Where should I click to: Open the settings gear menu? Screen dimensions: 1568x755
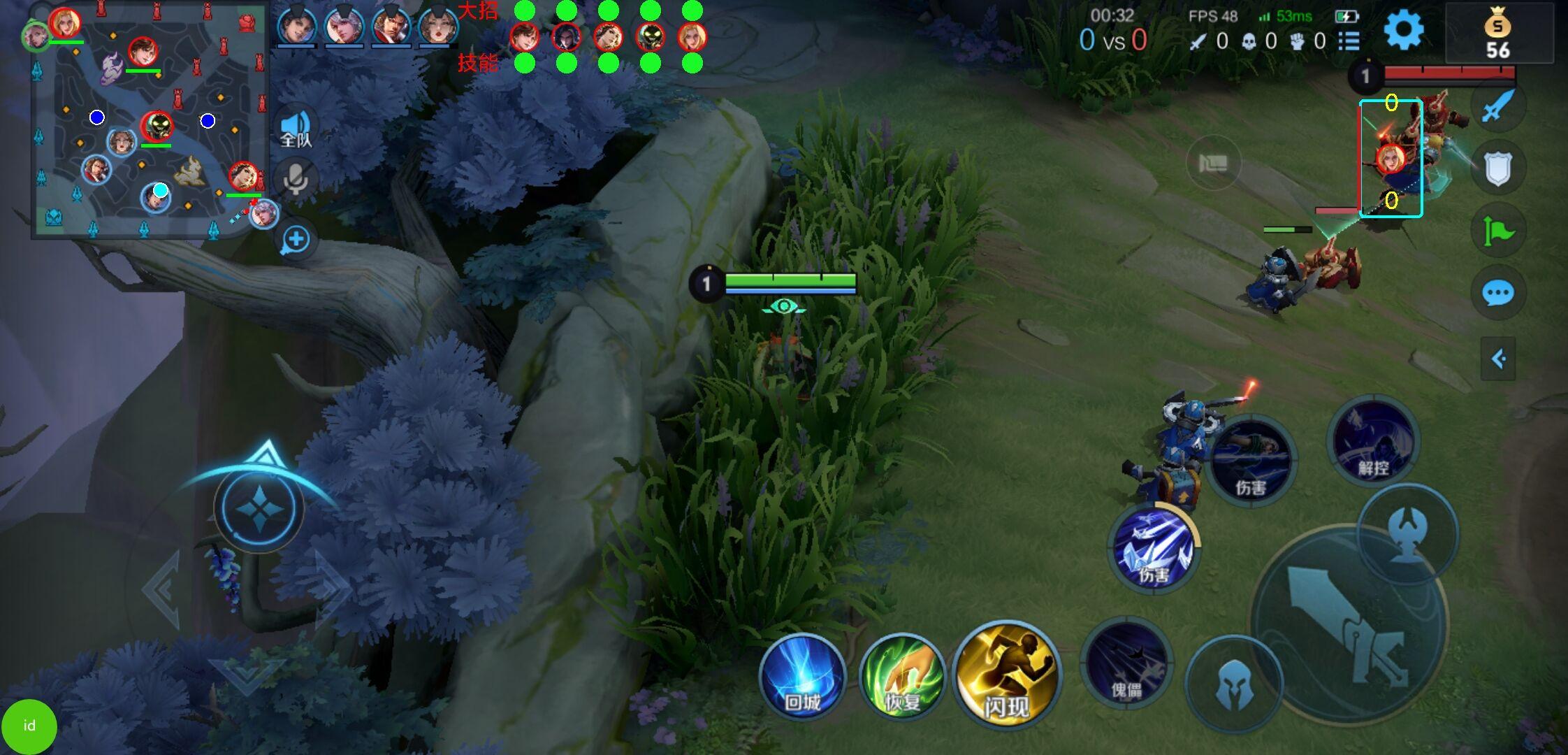[1403, 31]
